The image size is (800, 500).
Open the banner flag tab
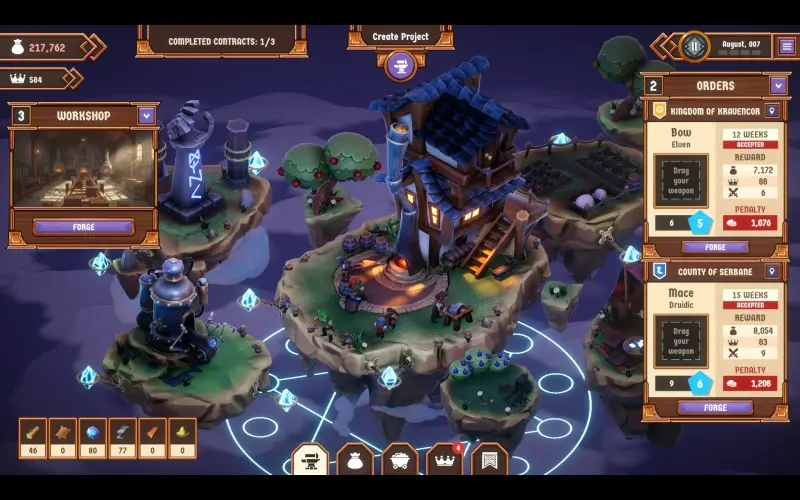click(x=489, y=460)
